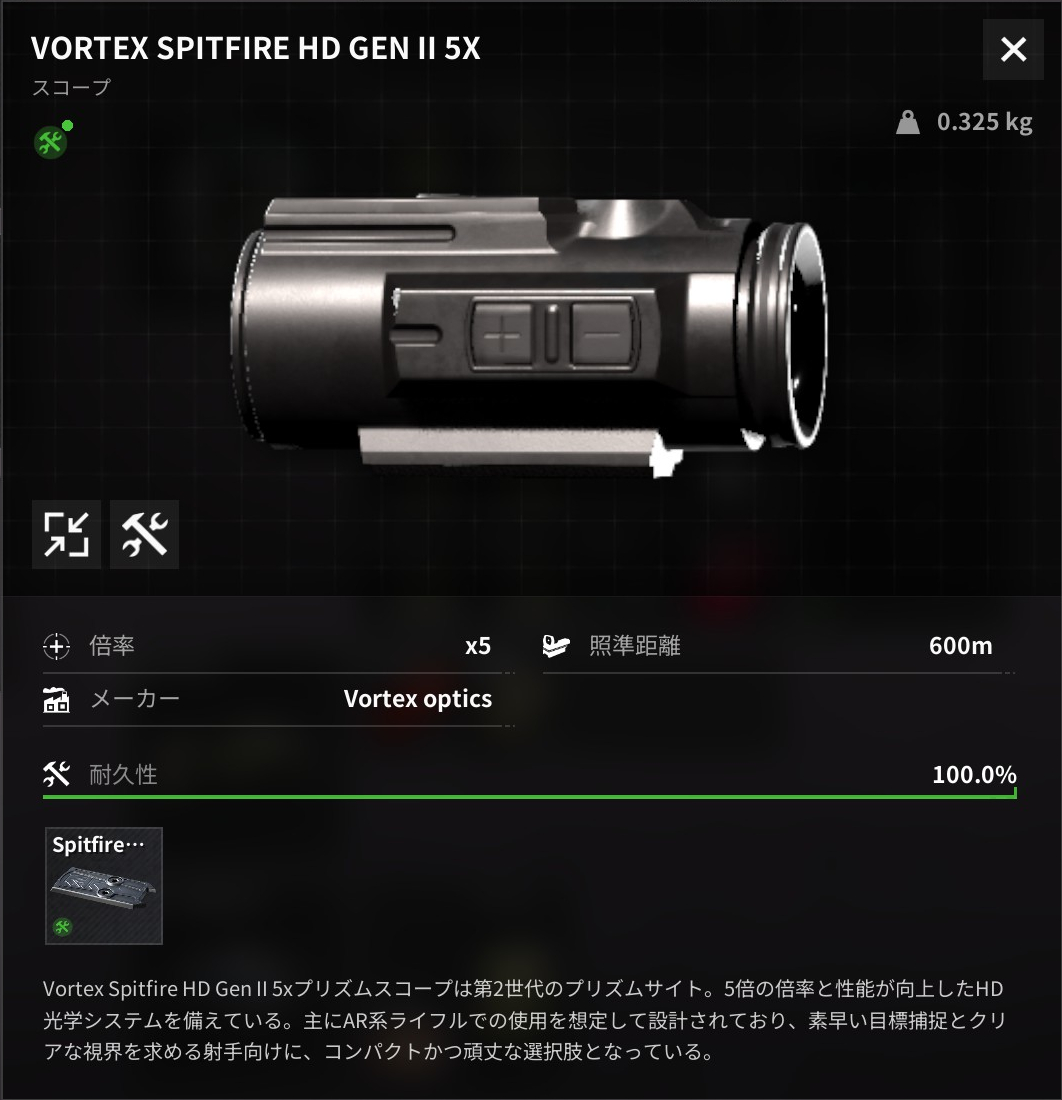Image resolution: width=1062 pixels, height=1100 pixels.
Task: Open the wrench and screwdriver modding button
Action: (144, 534)
